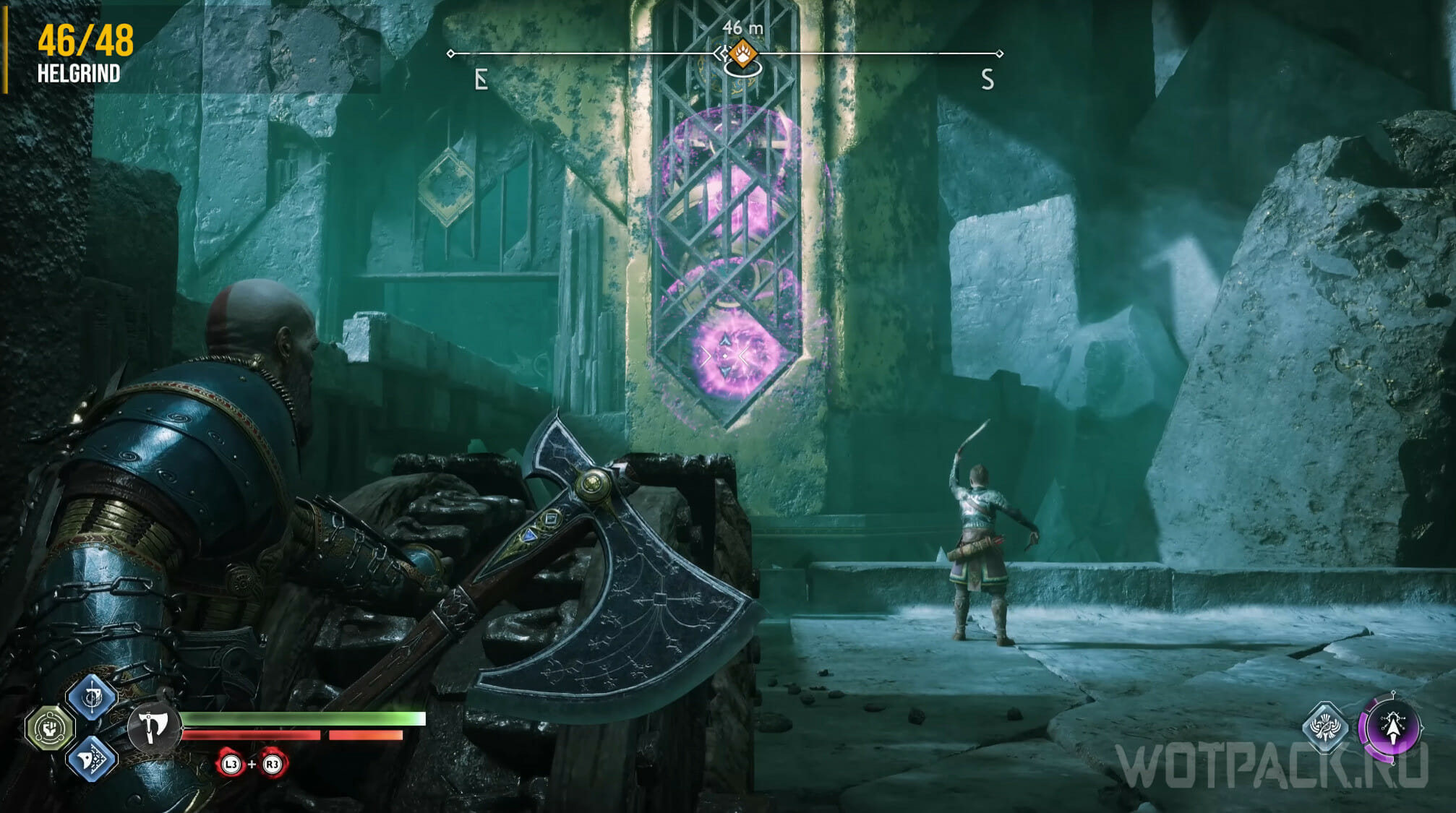Choose the purple sigil arrow icon
1456x813 pixels.
(x=1392, y=727)
